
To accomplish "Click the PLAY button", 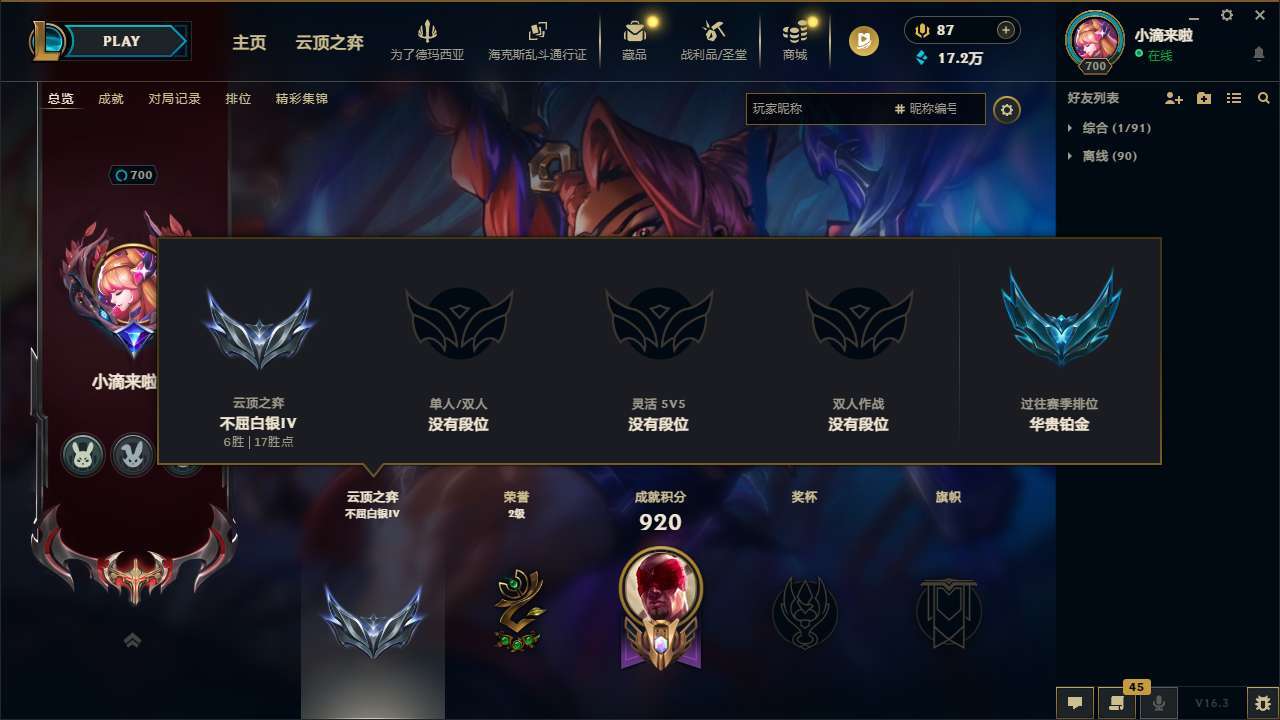I will [121, 41].
